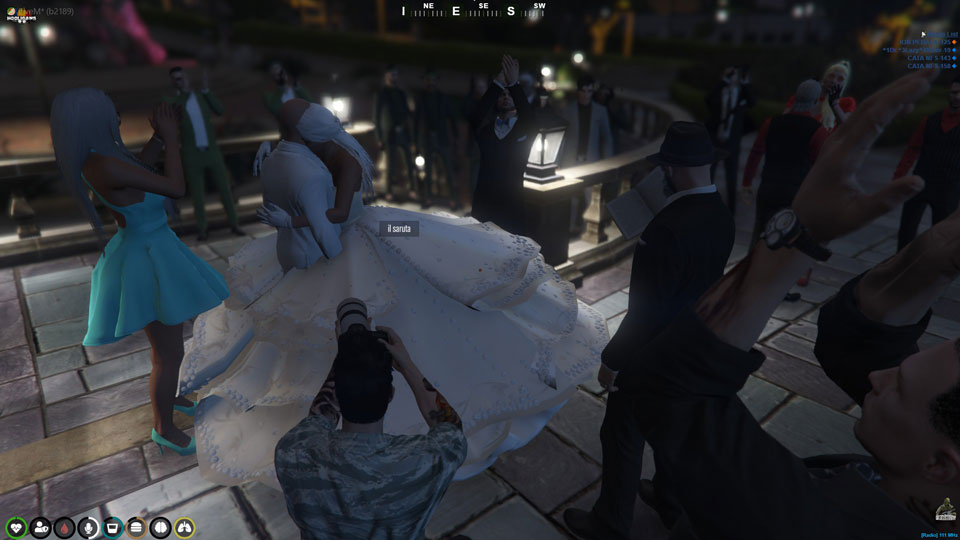Select the person with shield armor icon
960x540 pixels.
40,527
